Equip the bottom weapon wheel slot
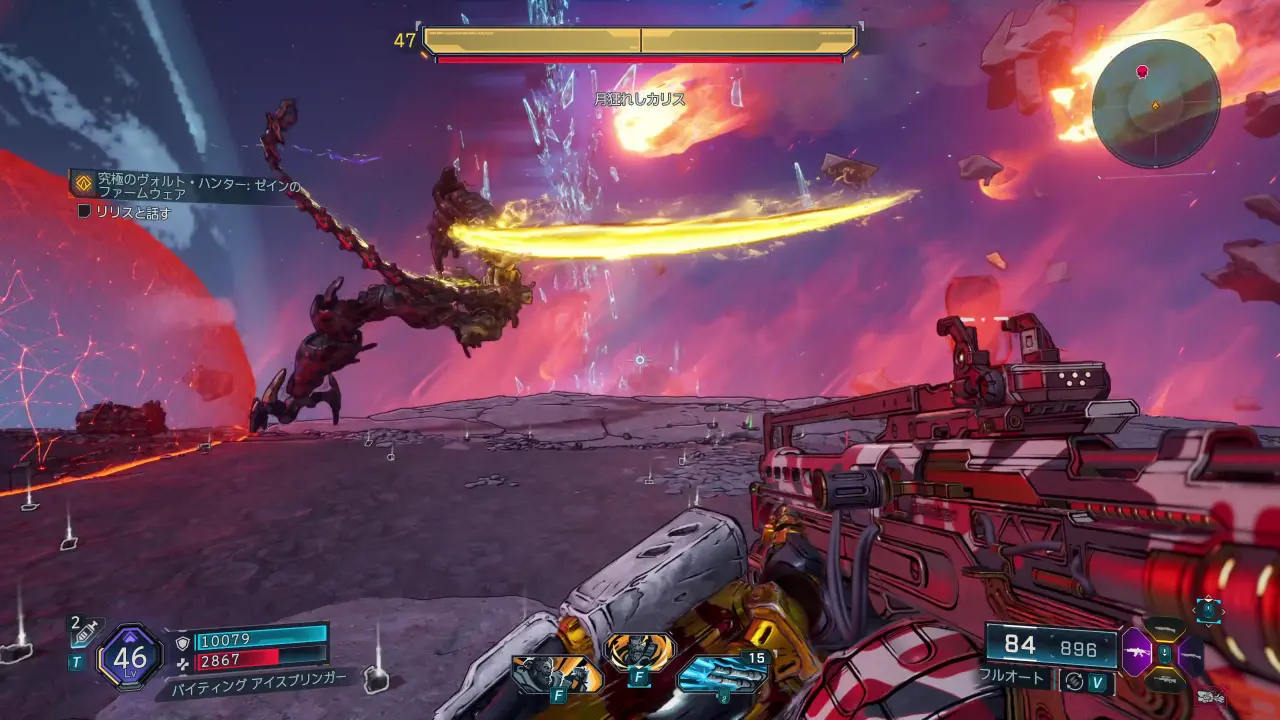The height and width of the screenshot is (720, 1280). pos(1165,679)
